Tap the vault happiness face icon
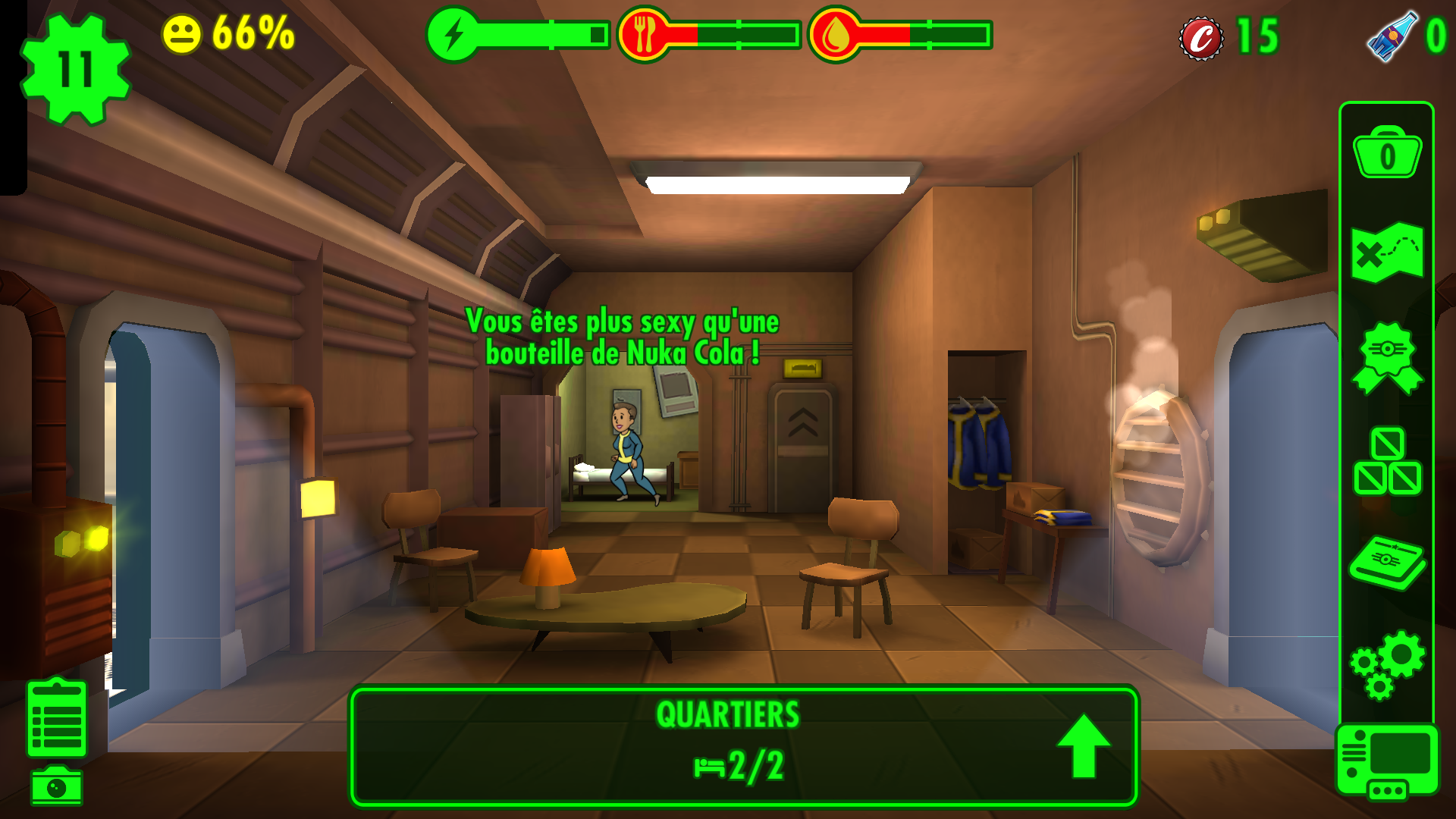Screen dimensions: 1456x819 182,35
